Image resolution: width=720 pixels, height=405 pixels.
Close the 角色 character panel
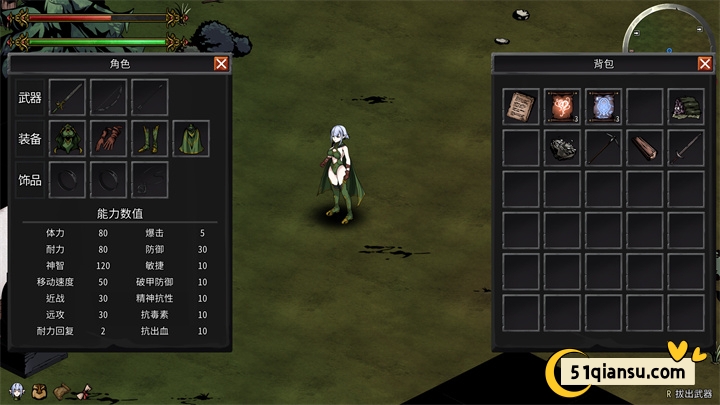(x=221, y=64)
